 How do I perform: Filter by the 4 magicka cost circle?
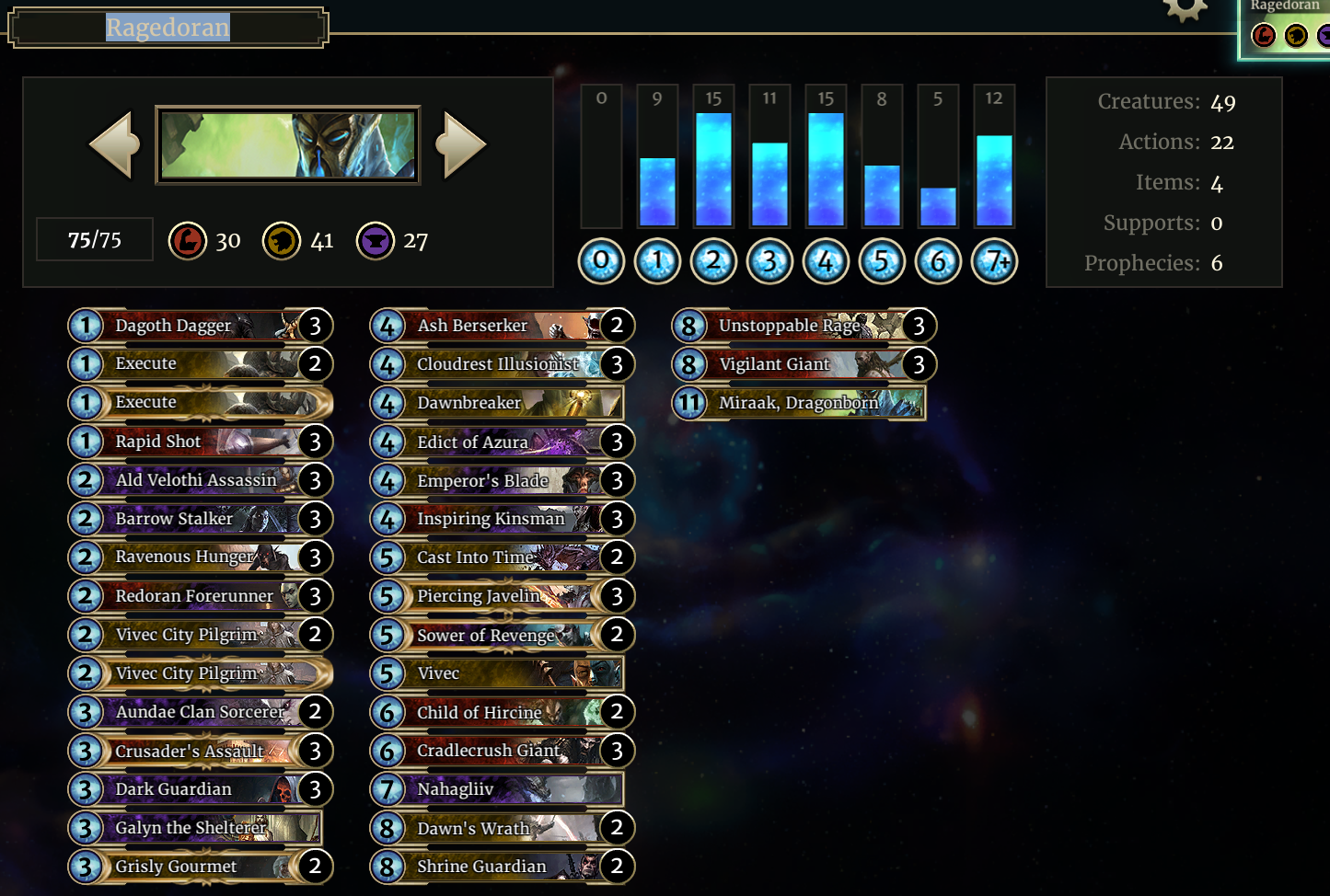[x=826, y=262]
